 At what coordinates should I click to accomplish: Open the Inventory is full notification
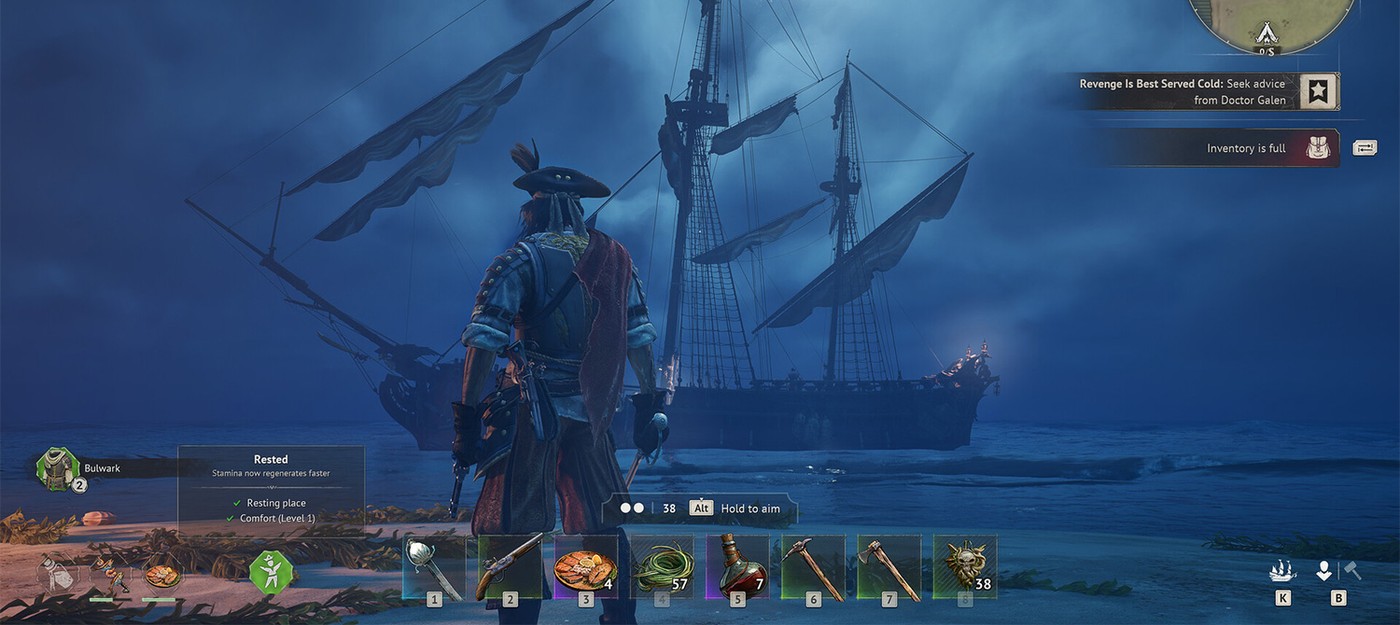coord(1245,148)
